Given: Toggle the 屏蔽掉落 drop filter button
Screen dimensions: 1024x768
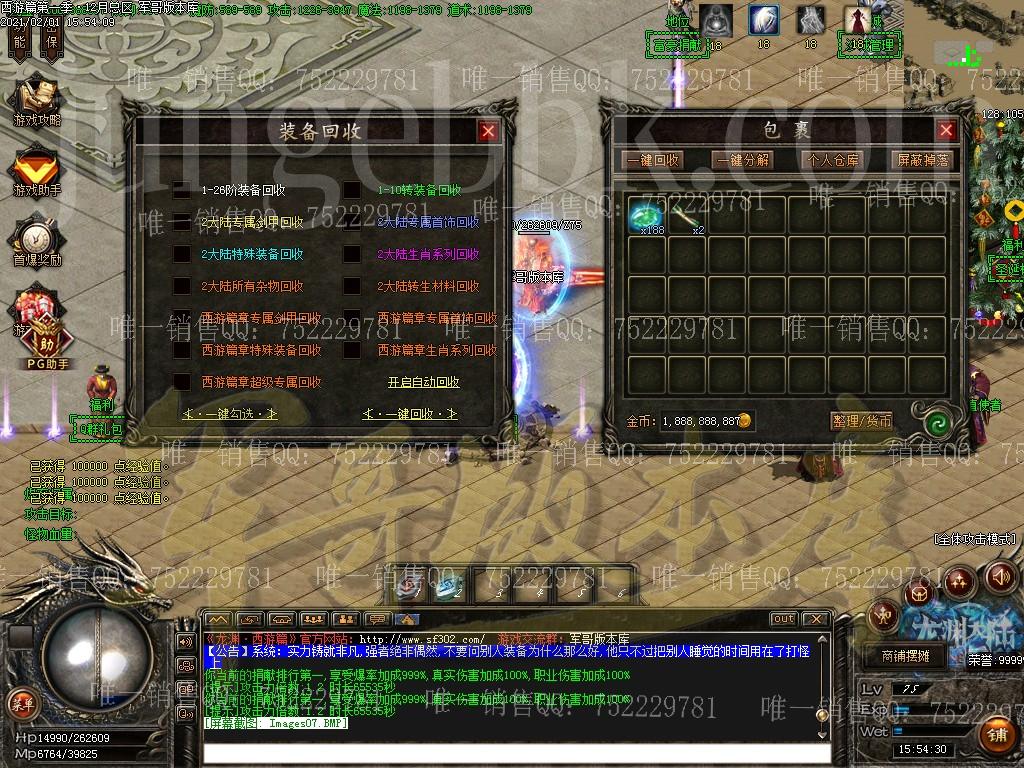Looking at the screenshot, I should click(922, 160).
